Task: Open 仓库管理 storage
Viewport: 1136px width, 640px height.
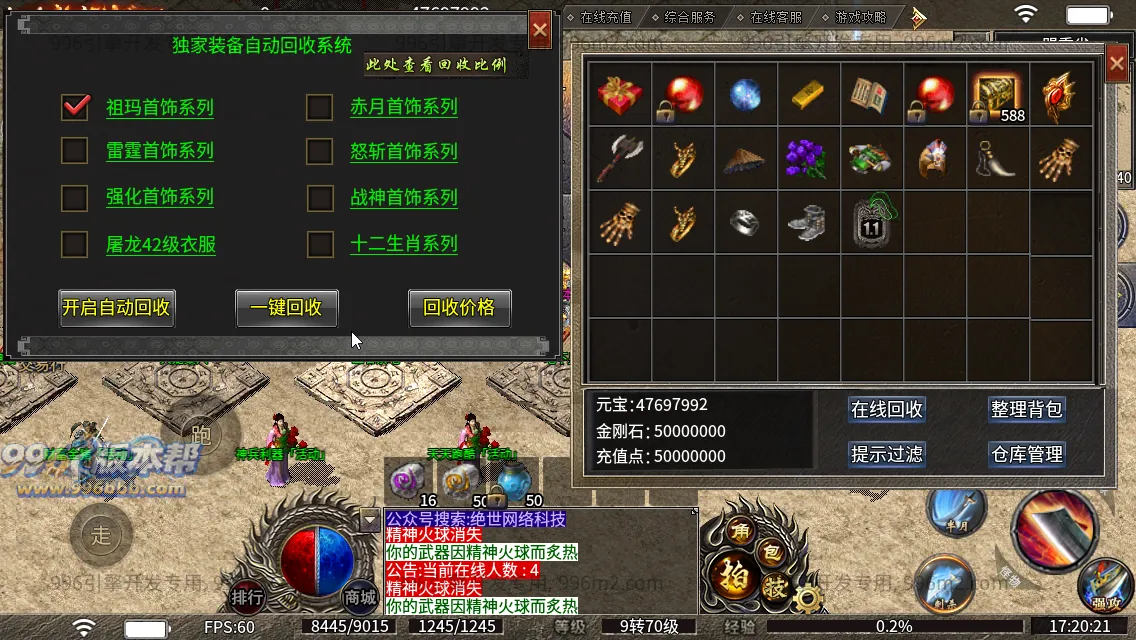Action: (1026, 454)
